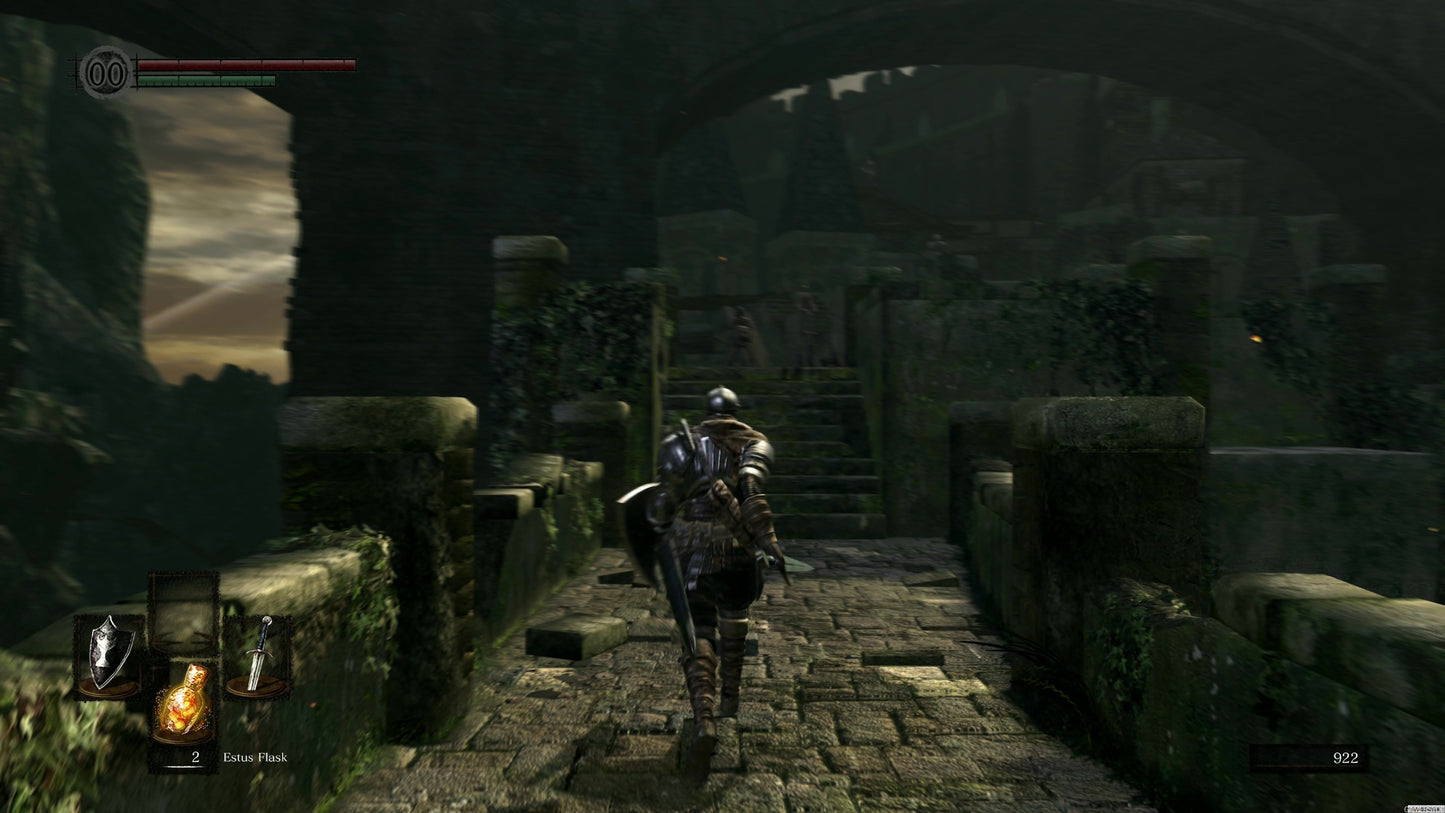Click the Estus Flask count number 2
1445x813 pixels.
196,757
